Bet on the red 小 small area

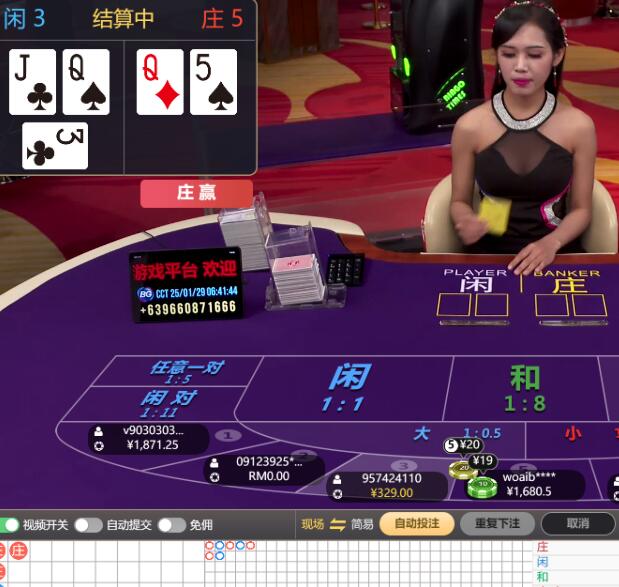tap(572, 433)
